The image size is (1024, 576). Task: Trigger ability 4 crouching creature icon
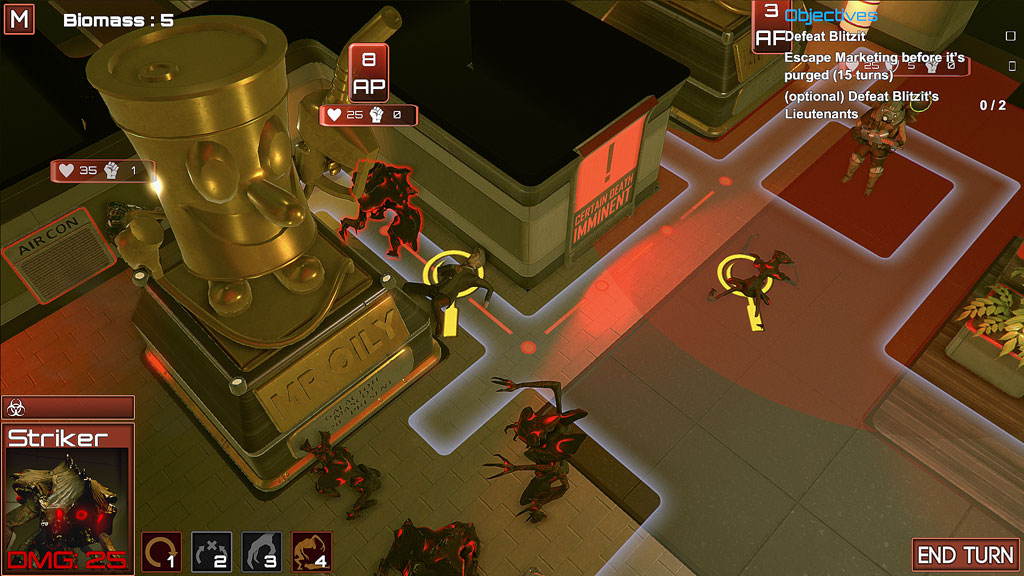click(x=311, y=551)
